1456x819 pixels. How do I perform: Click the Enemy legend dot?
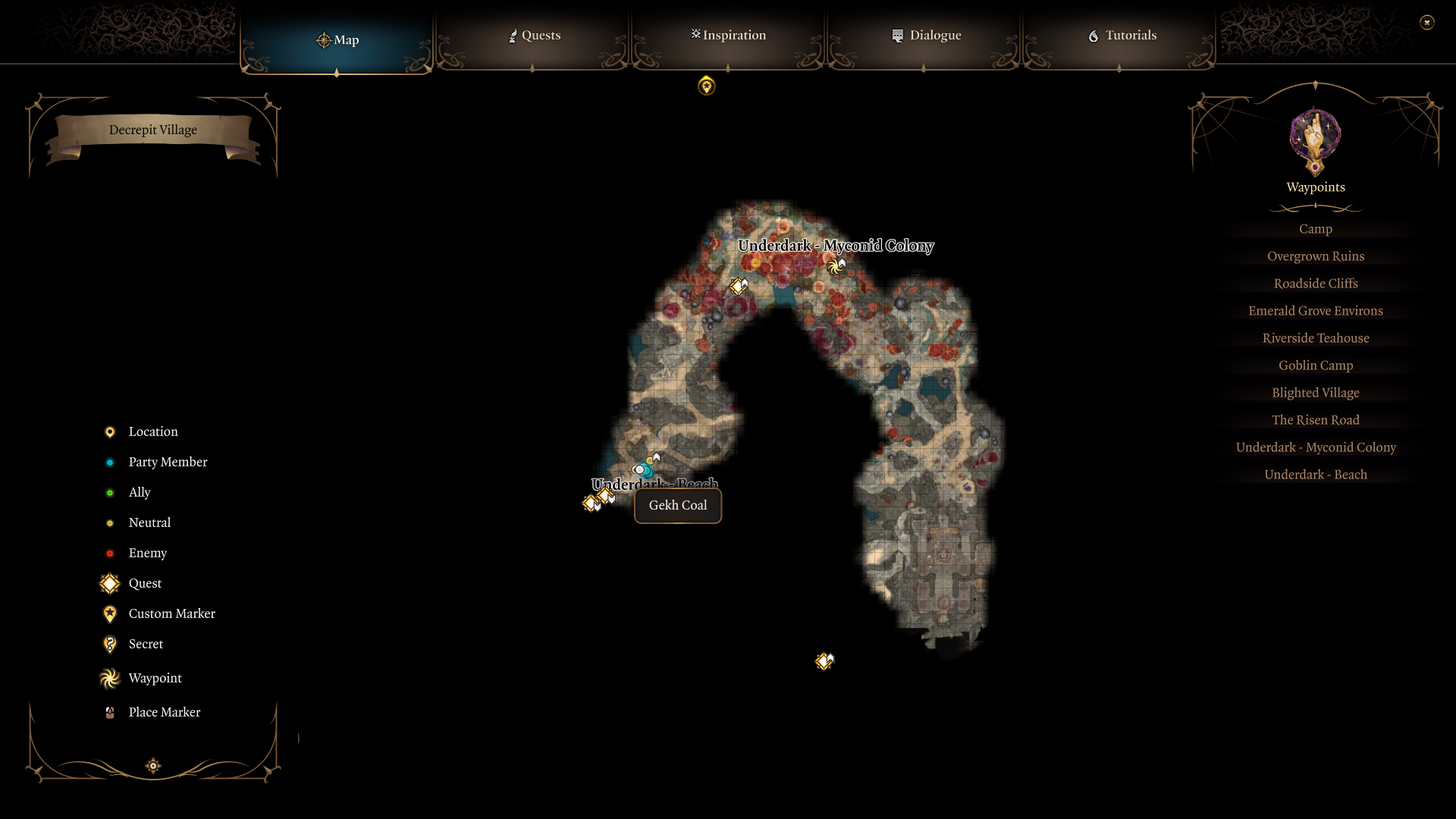click(x=110, y=553)
